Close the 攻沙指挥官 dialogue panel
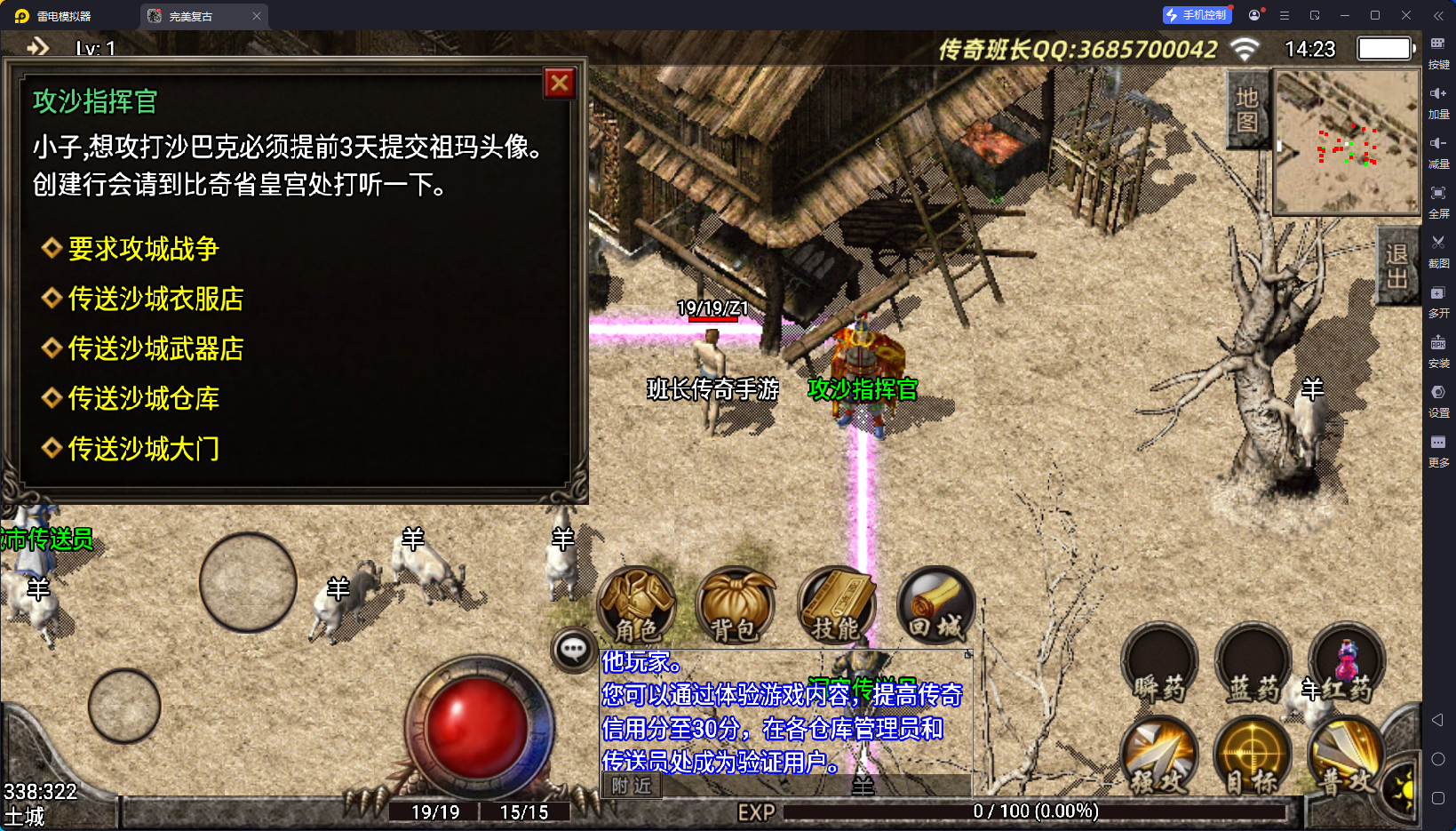Viewport: 1456px width, 831px height. click(560, 84)
